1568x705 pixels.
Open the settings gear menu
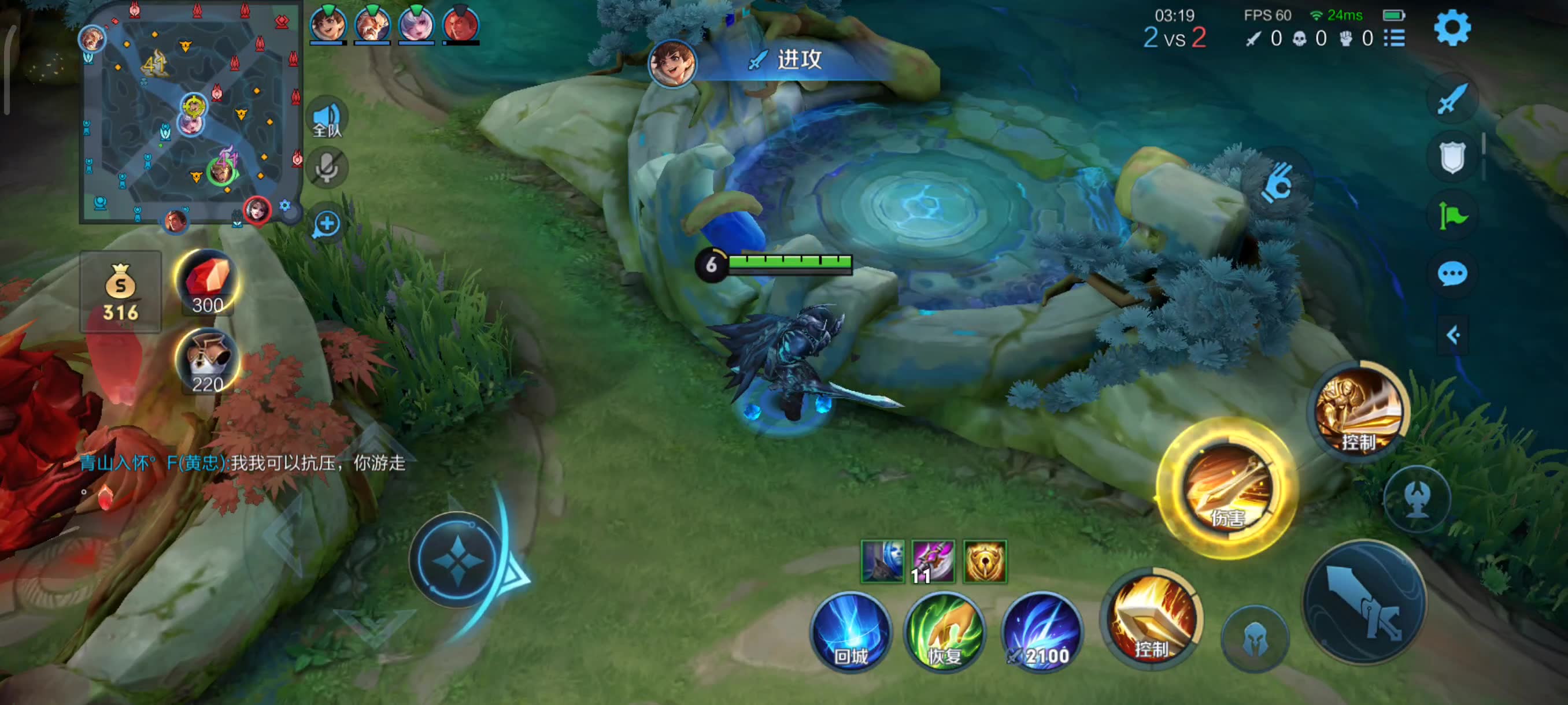pyautogui.click(x=1452, y=27)
